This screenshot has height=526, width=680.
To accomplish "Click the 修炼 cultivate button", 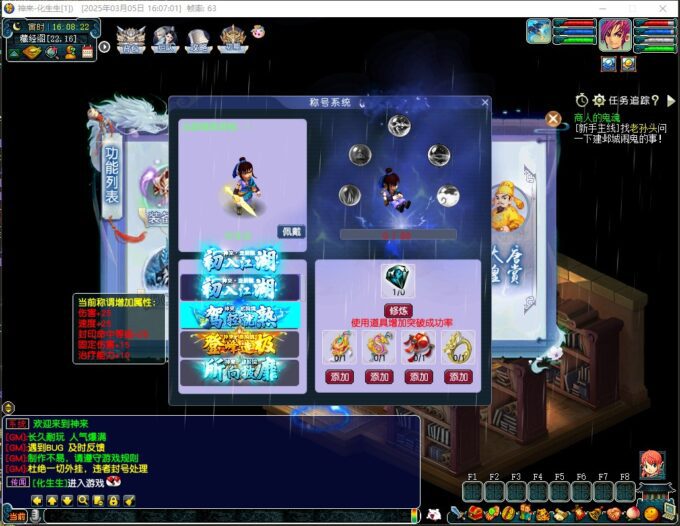I will [399, 313].
